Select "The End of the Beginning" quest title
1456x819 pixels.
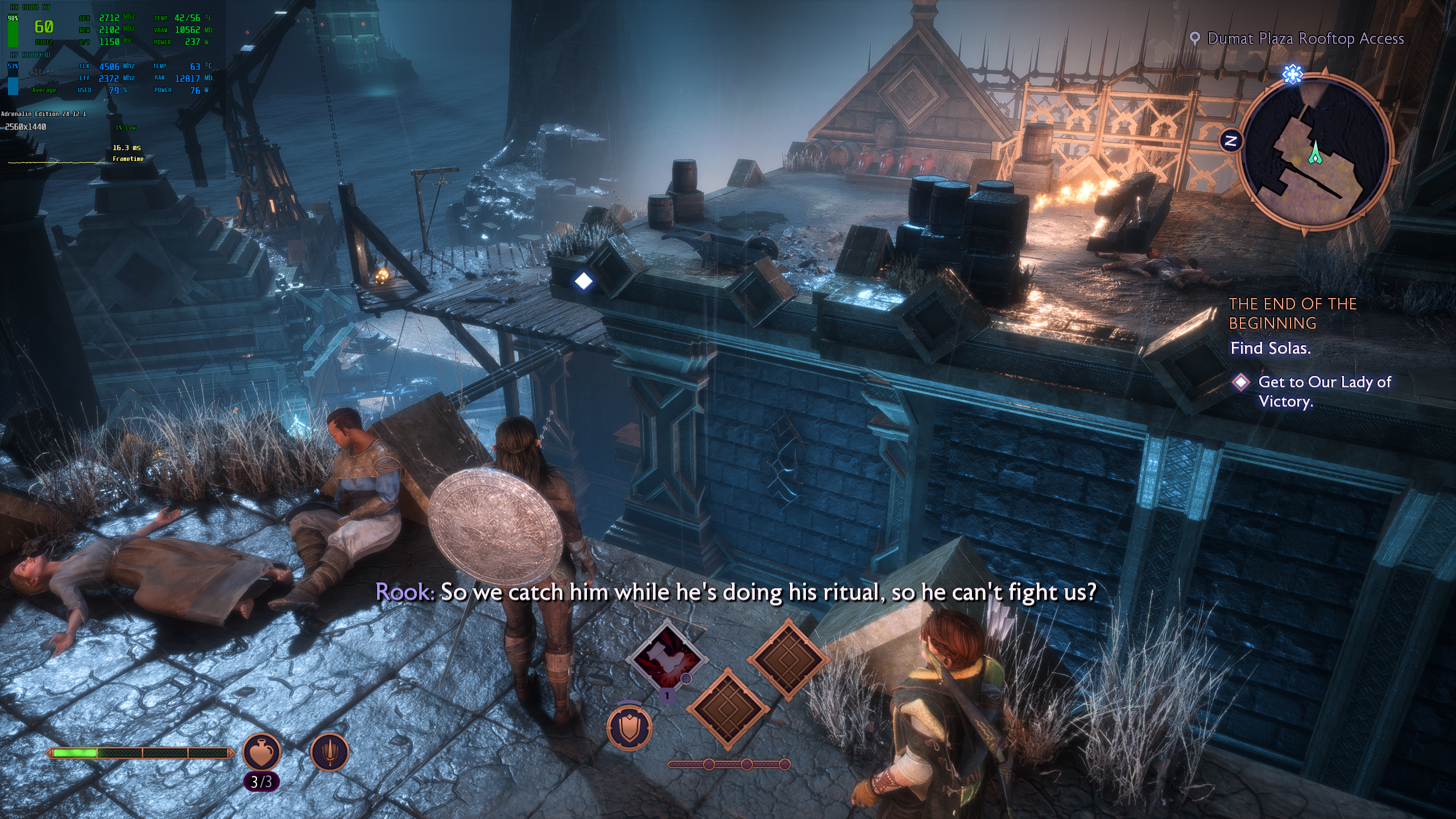[1292, 313]
